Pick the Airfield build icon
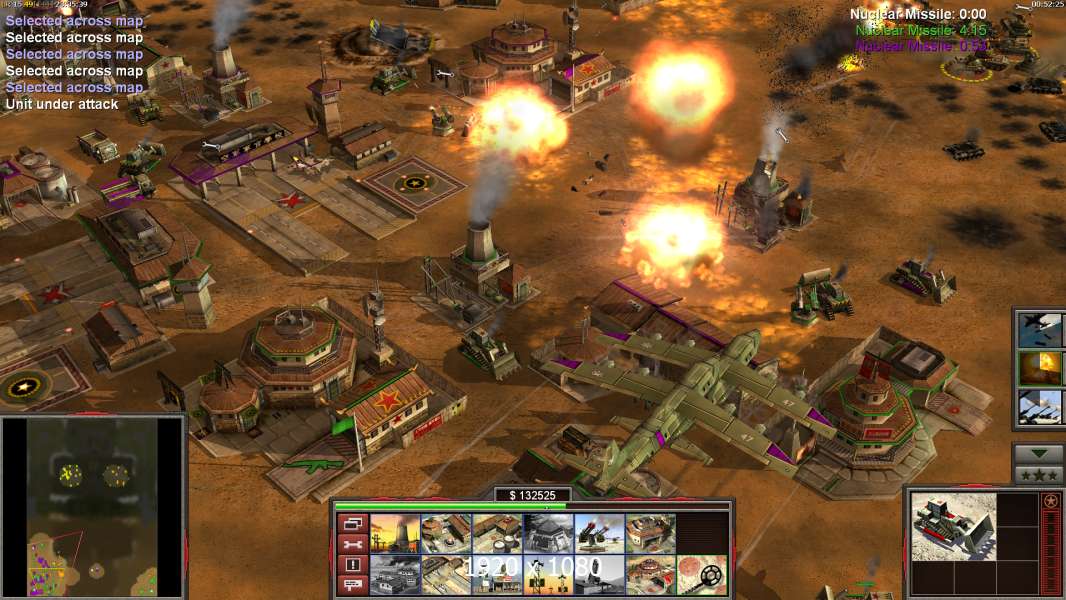1066x600 pixels. coord(446,575)
